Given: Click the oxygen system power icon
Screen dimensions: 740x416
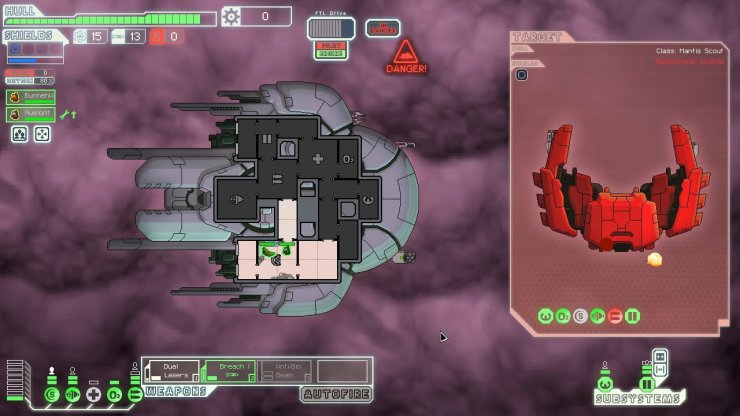Looking at the screenshot, I should [114, 394].
